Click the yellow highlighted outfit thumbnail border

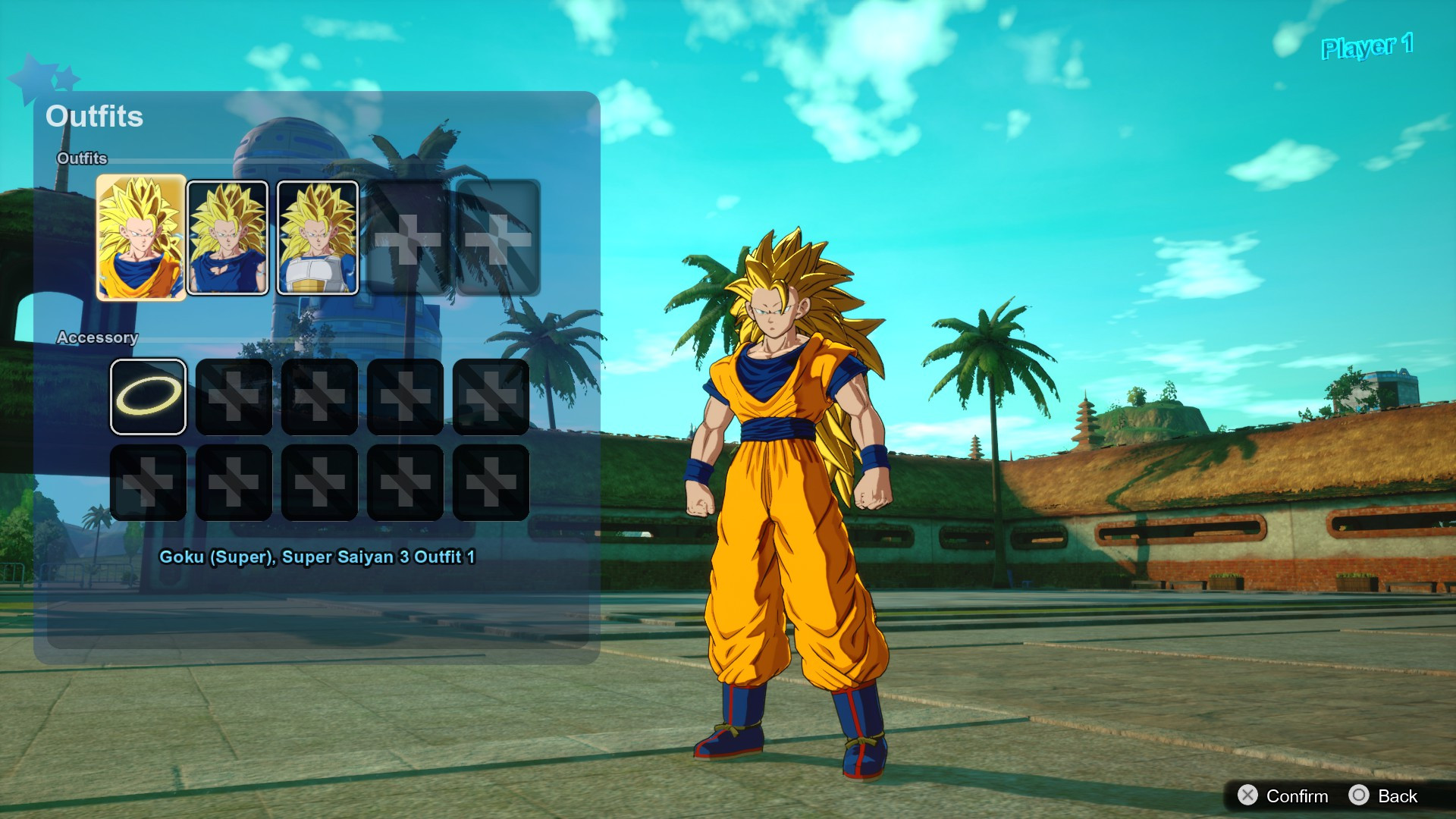(140, 235)
